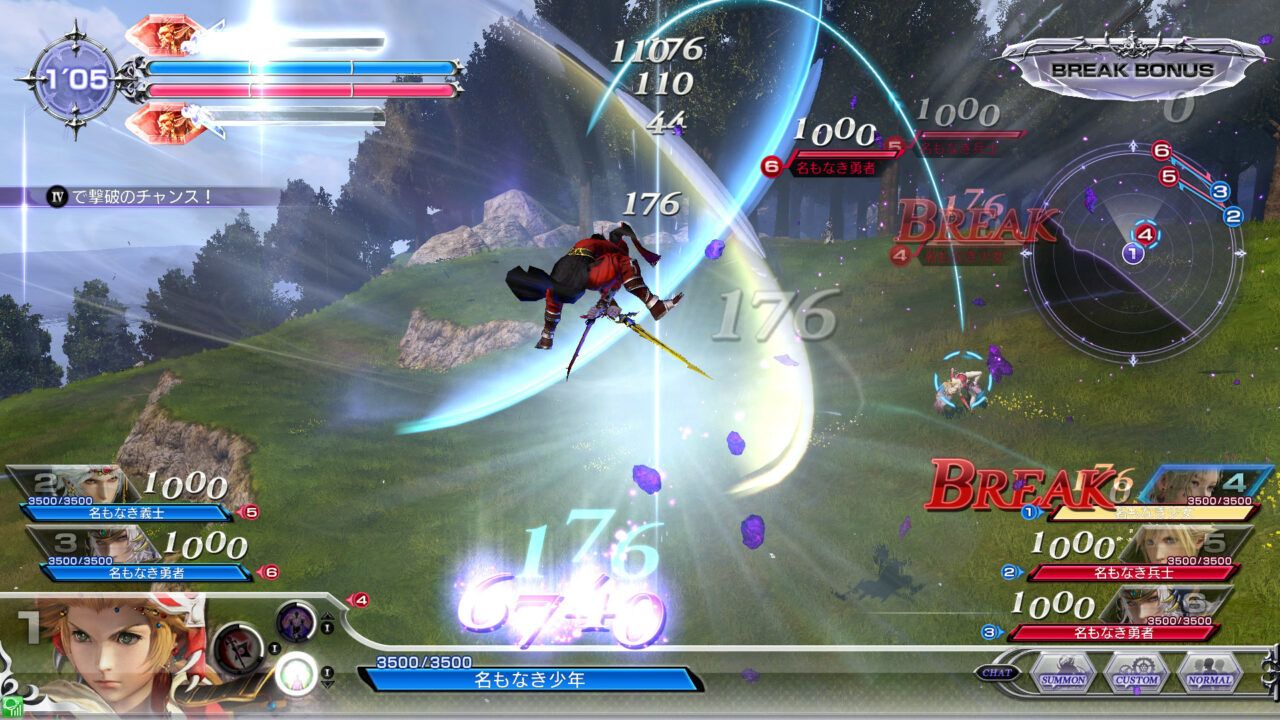
Task: Click the up arrow above the skill slot
Action: [327, 617]
